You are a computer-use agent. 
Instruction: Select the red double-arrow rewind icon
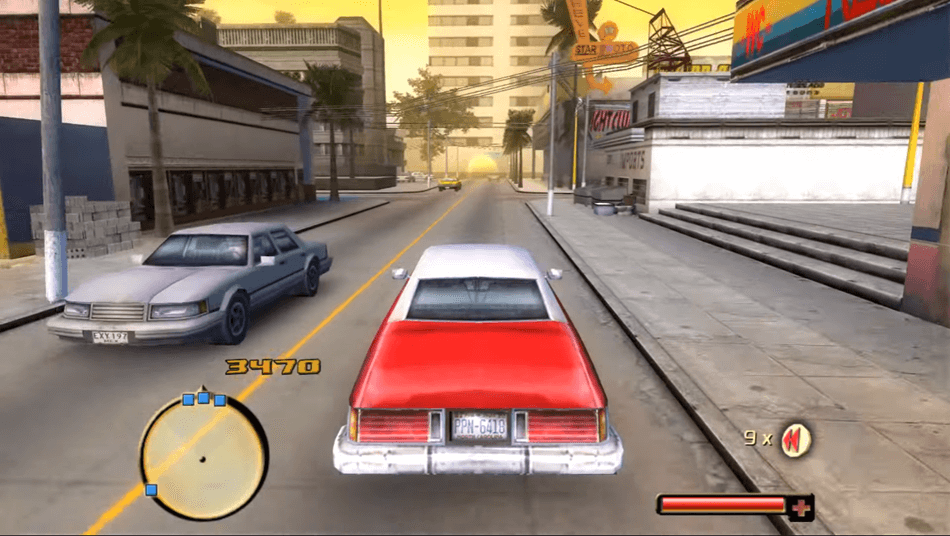coord(796,438)
